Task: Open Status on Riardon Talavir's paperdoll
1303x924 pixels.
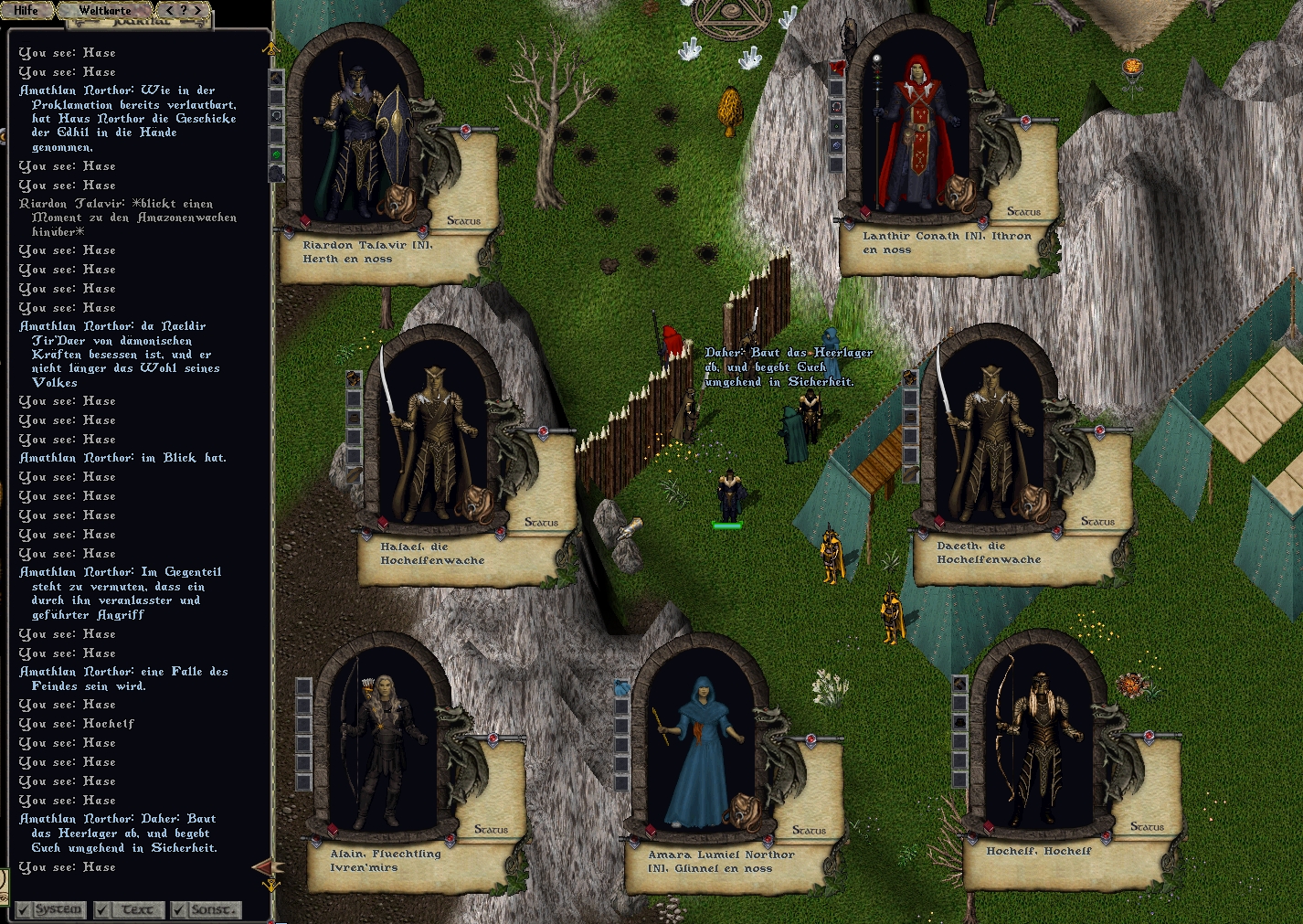Action: tap(463, 220)
